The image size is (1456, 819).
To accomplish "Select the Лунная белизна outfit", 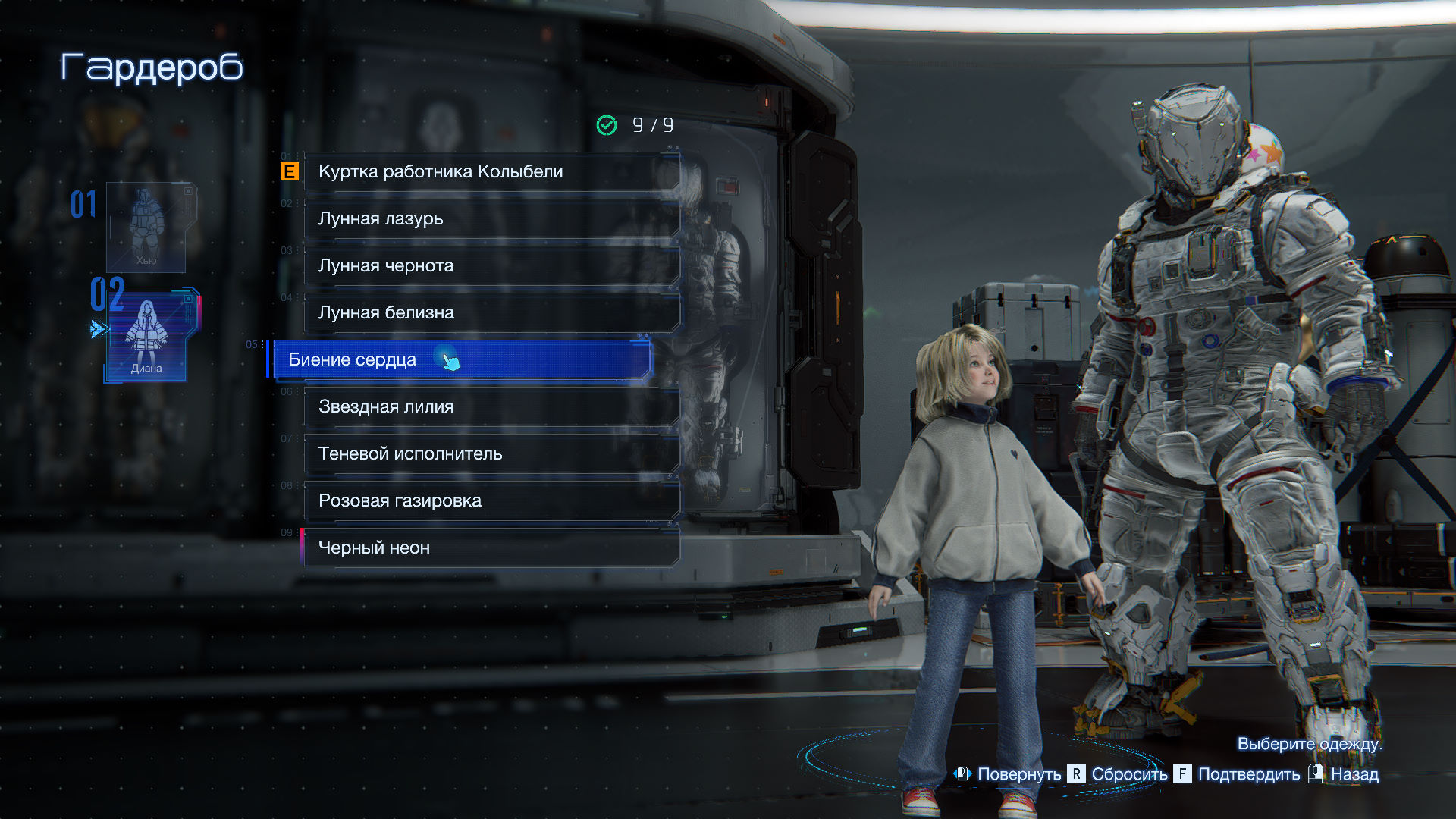I will pyautogui.click(x=491, y=312).
